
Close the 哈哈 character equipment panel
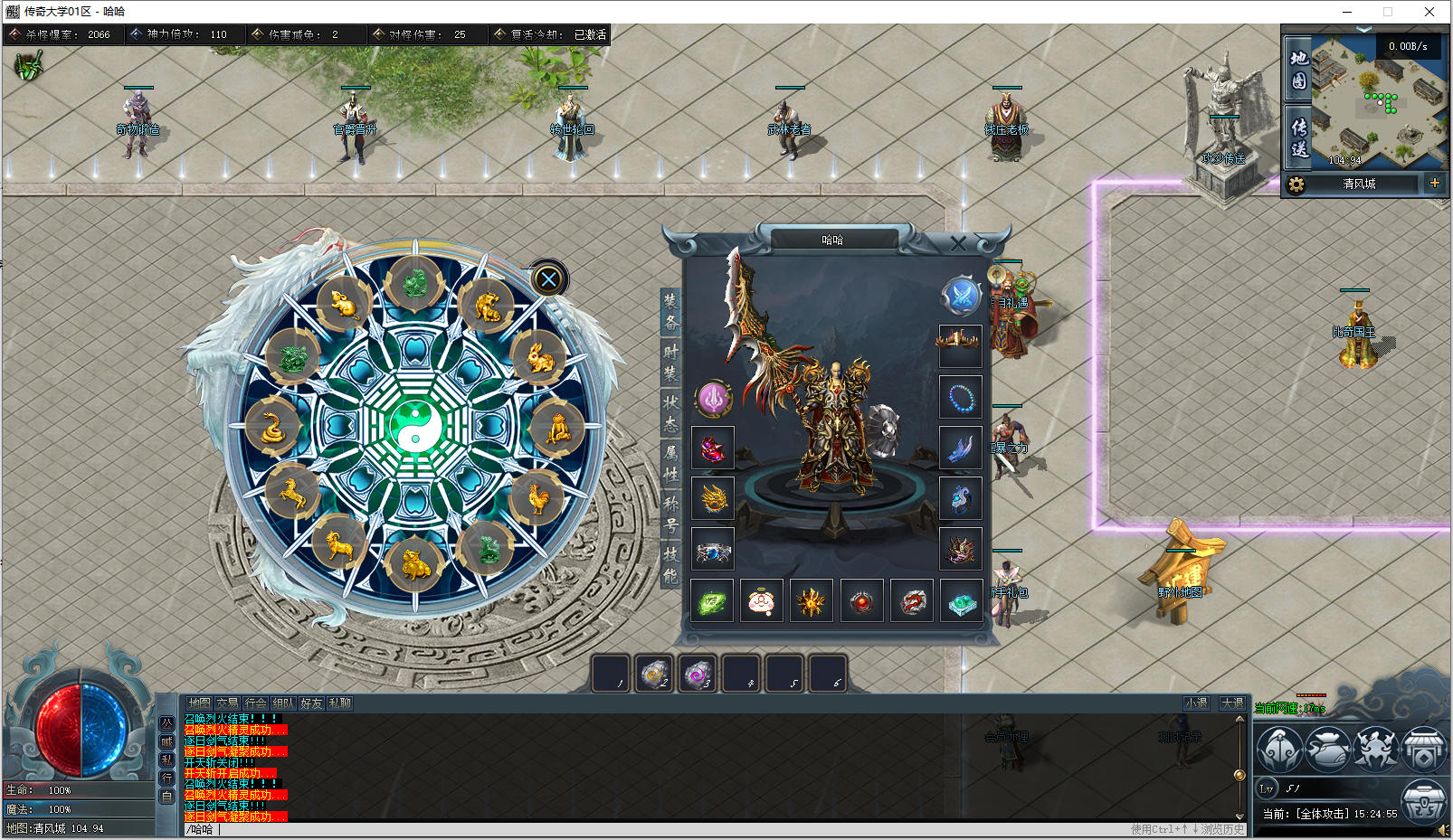point(958,242)
